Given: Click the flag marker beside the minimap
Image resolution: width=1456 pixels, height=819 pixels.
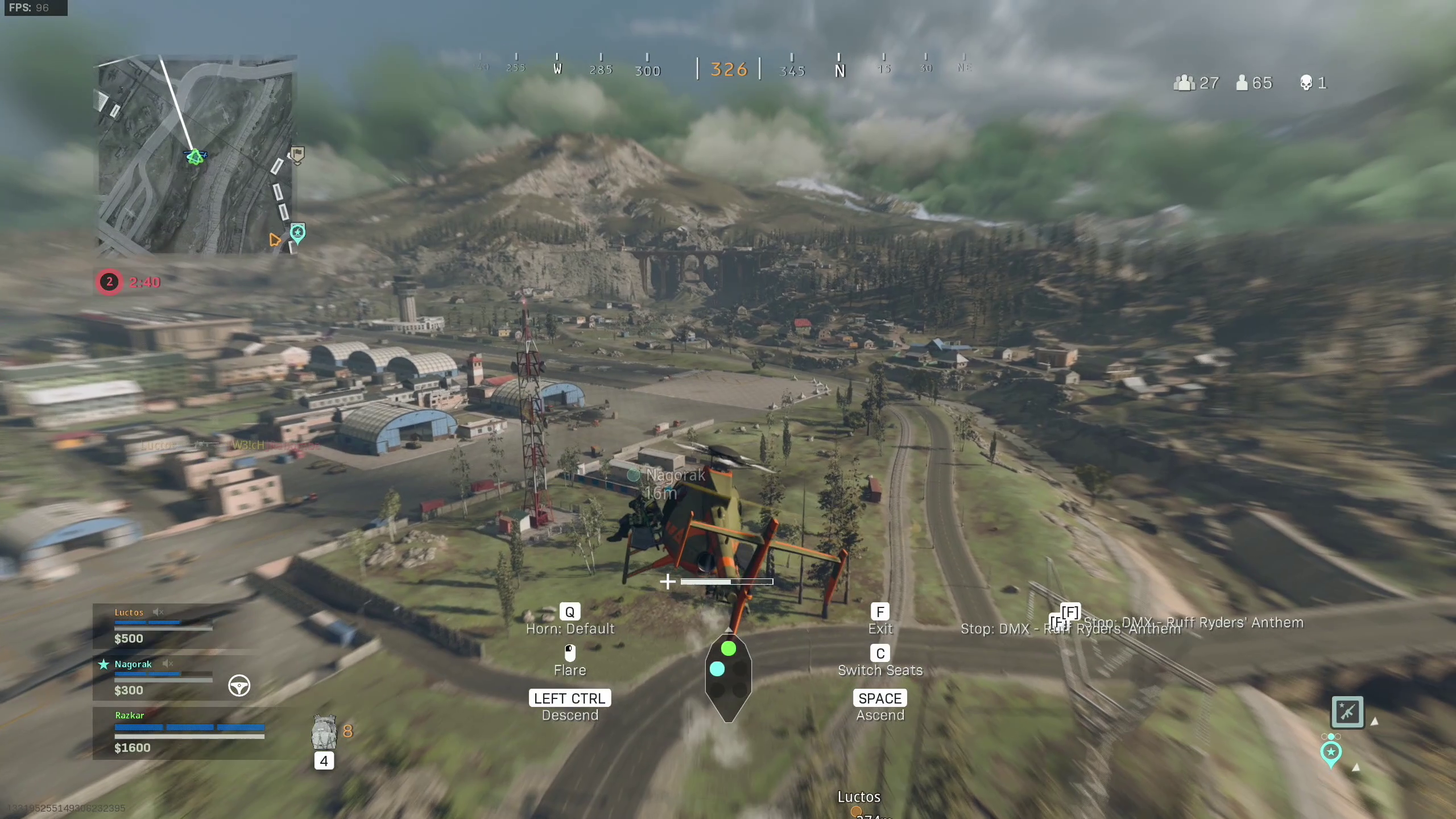Looking at the screenshot, I should (297, 154).
